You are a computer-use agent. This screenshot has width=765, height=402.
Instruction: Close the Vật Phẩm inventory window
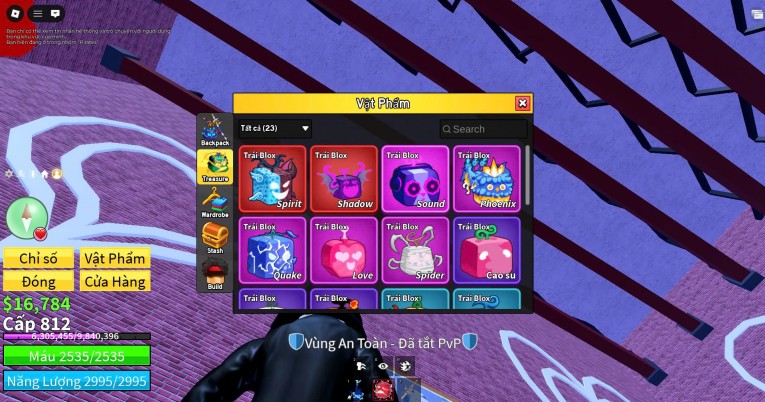(x=522, y=103)
